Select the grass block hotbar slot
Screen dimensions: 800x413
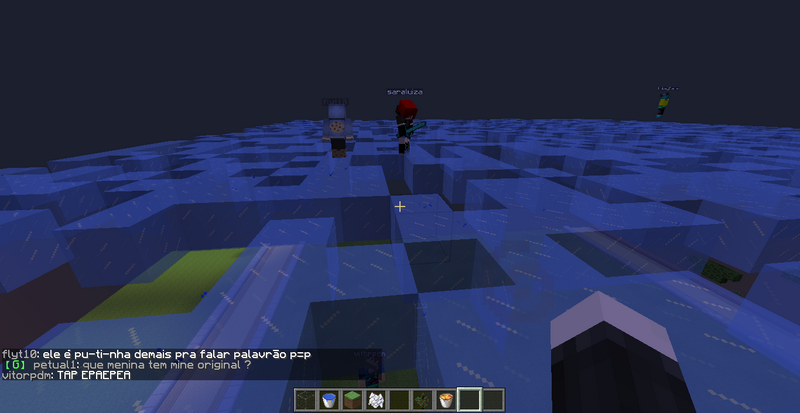[351, 401]
